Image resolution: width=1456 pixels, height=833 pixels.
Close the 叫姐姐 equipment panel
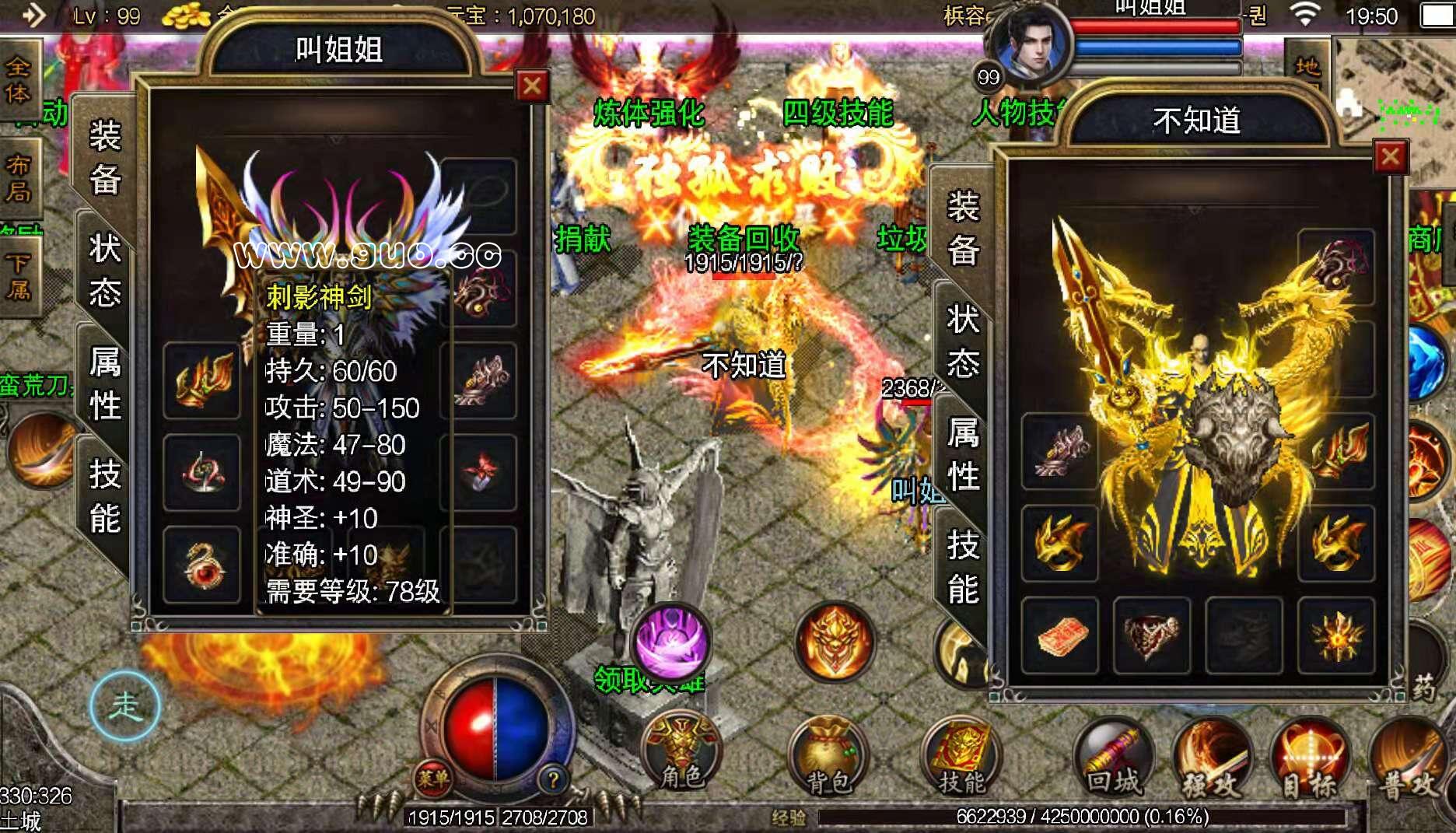(x=533, y=86)
